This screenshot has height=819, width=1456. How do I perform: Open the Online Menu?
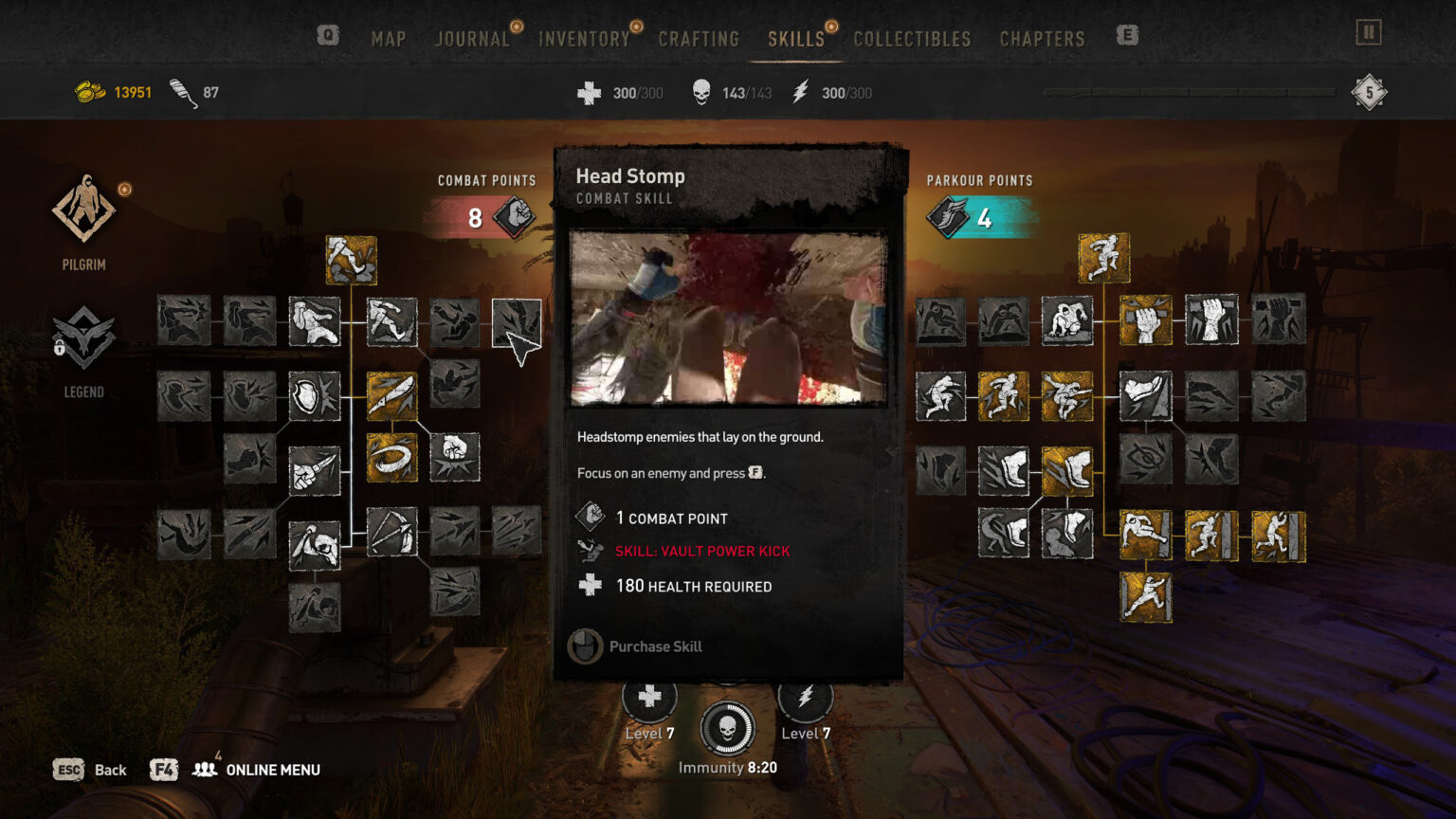(x=272, y=770)
